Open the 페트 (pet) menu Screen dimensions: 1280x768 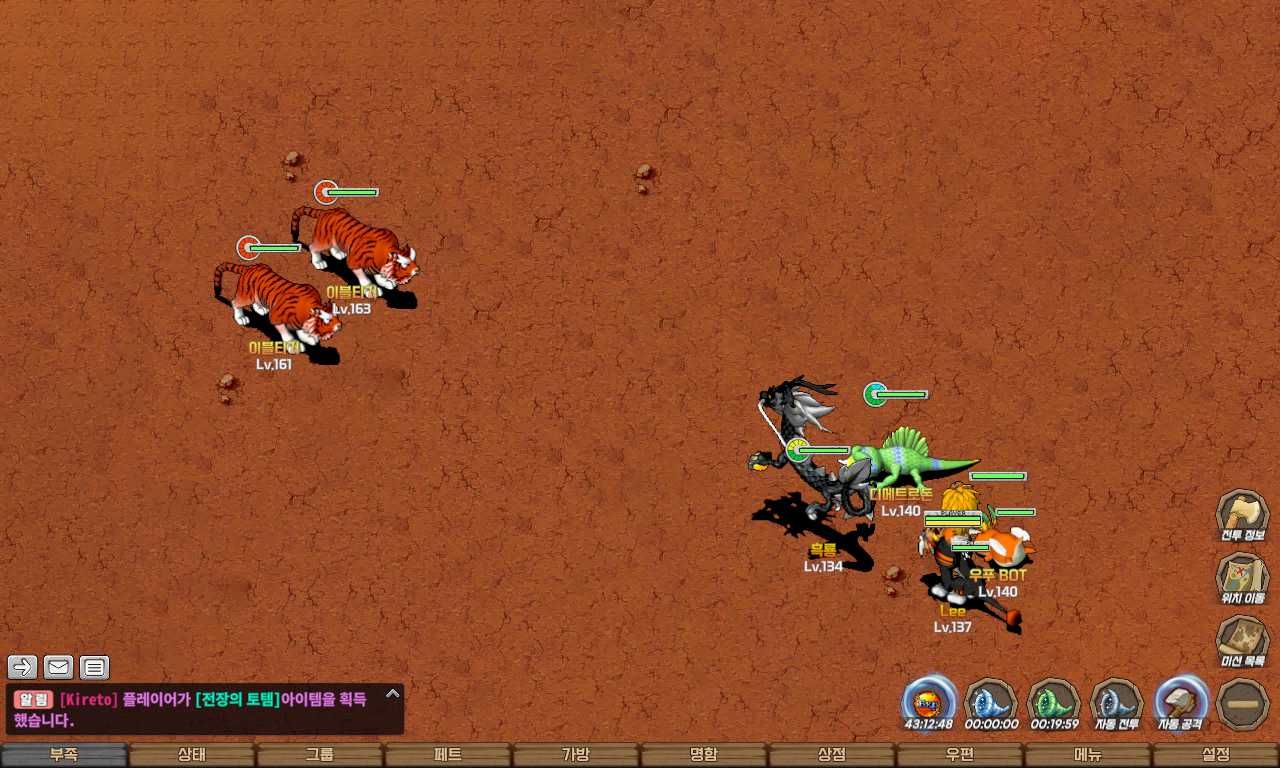tap(448, 755)
